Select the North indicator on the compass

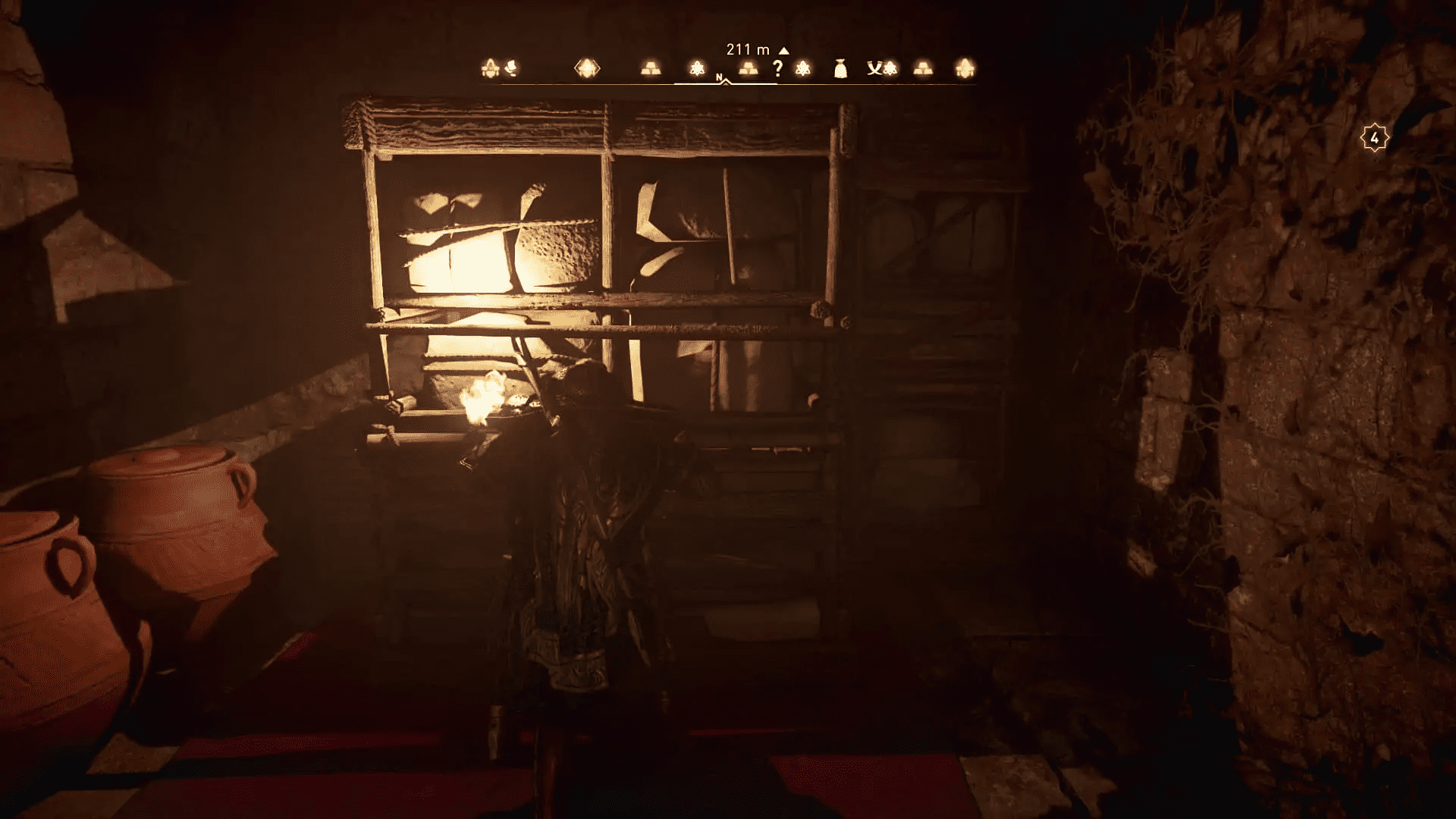coord(719,77)
